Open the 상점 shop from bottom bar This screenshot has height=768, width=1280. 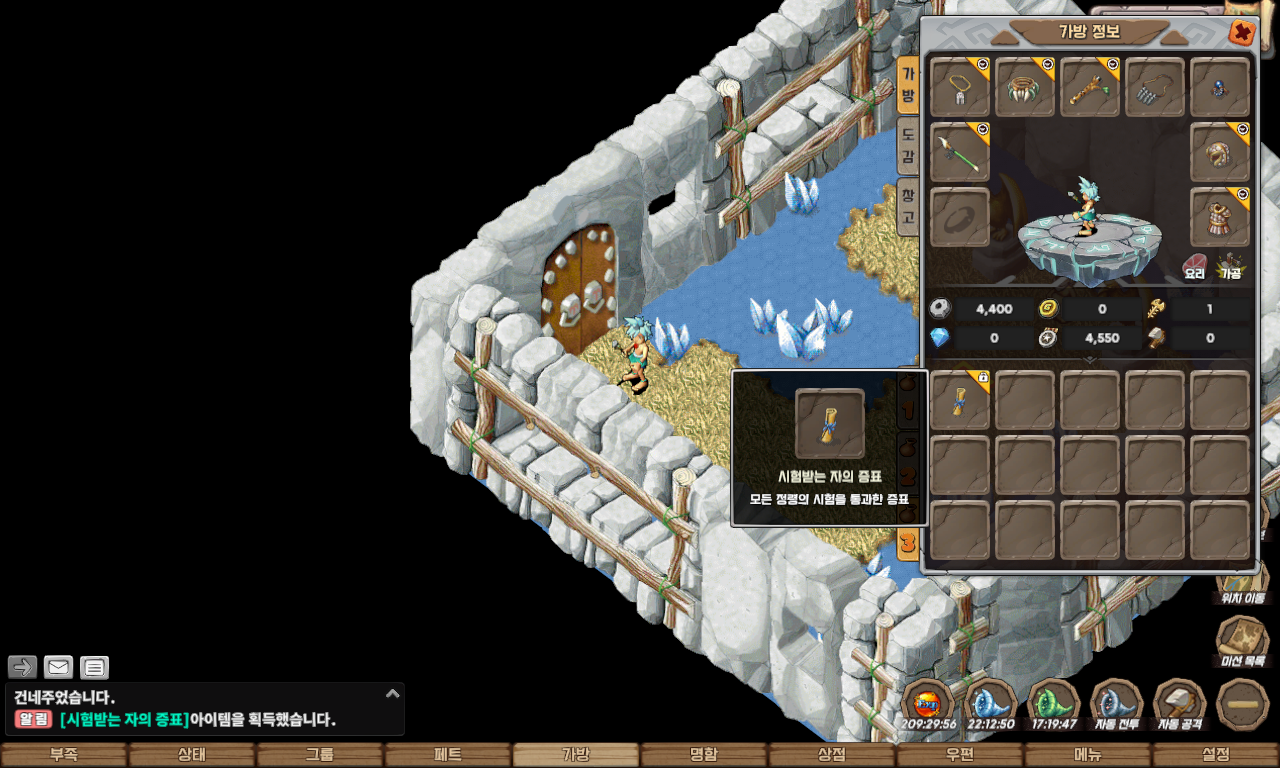[832, 755]
